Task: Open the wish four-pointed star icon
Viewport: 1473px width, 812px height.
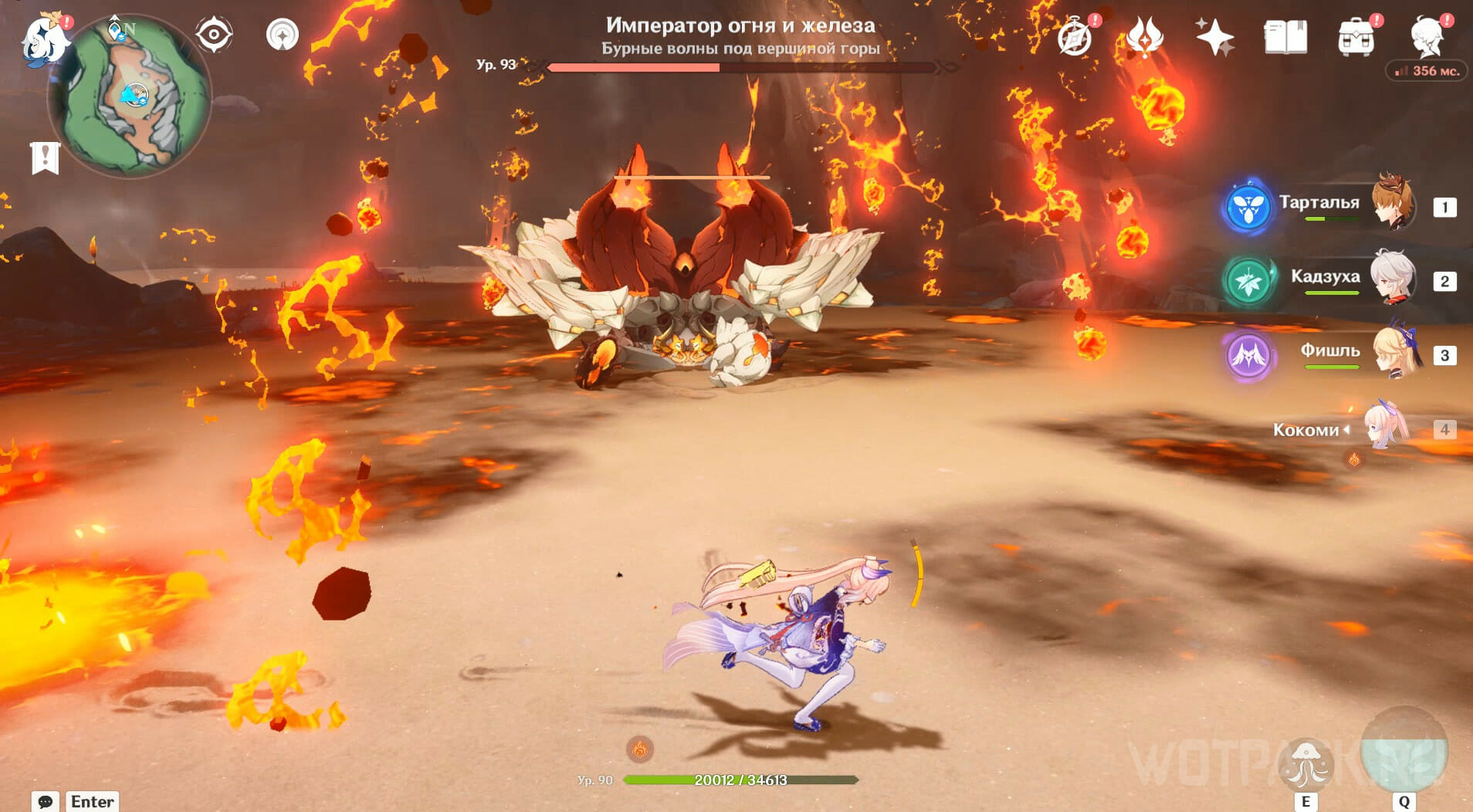Action: pyautogui.click(x=1214, y=37)
